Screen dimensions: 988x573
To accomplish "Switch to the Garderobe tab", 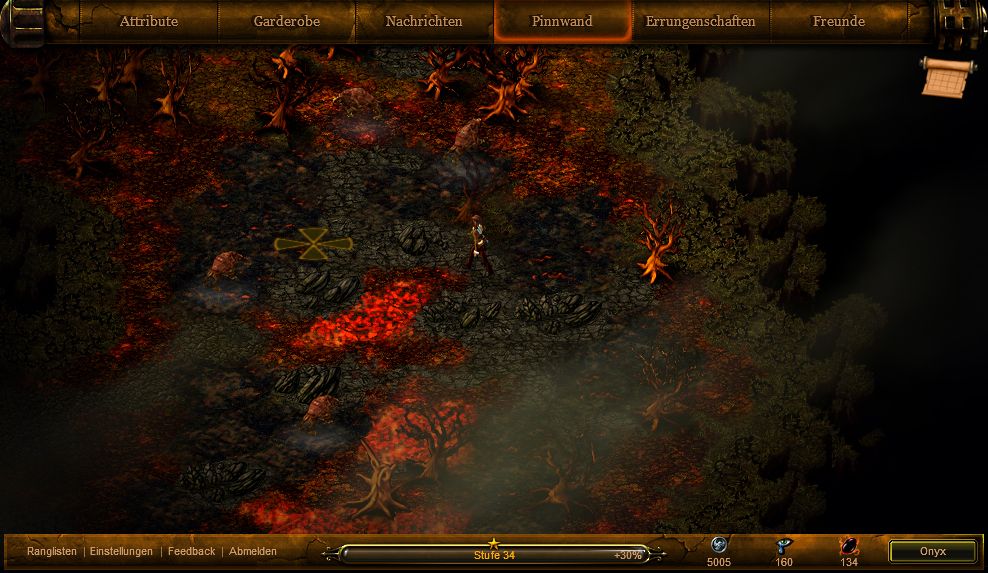I will point(287,21).
